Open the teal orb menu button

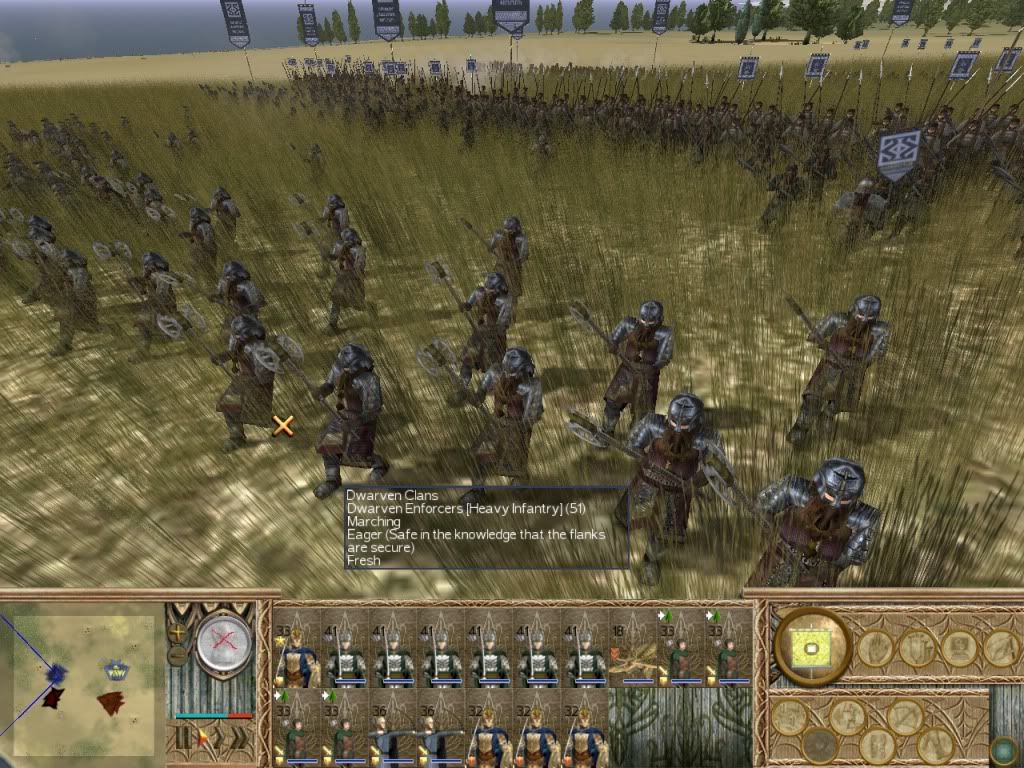pos(1001,750)
